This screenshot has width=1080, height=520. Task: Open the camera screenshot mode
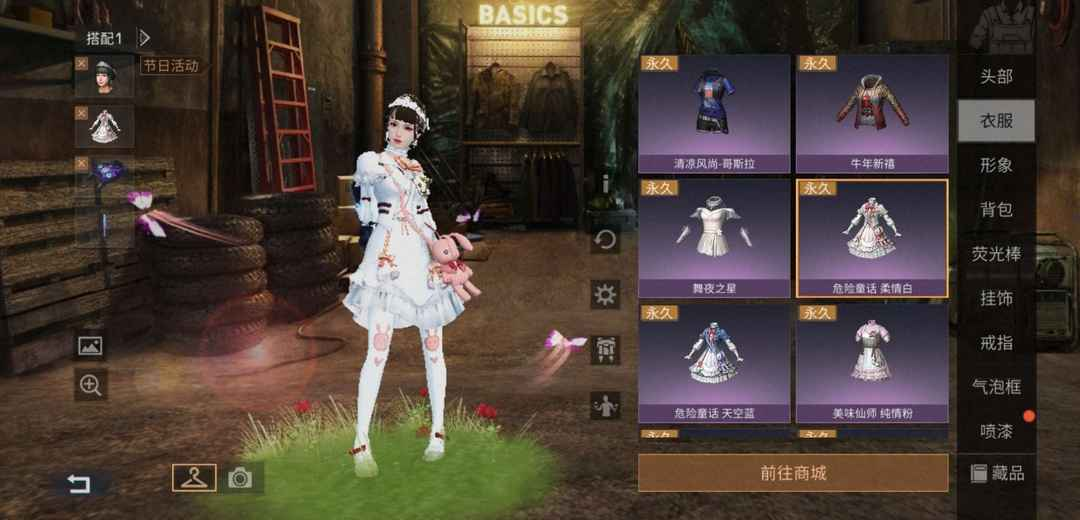240,478
